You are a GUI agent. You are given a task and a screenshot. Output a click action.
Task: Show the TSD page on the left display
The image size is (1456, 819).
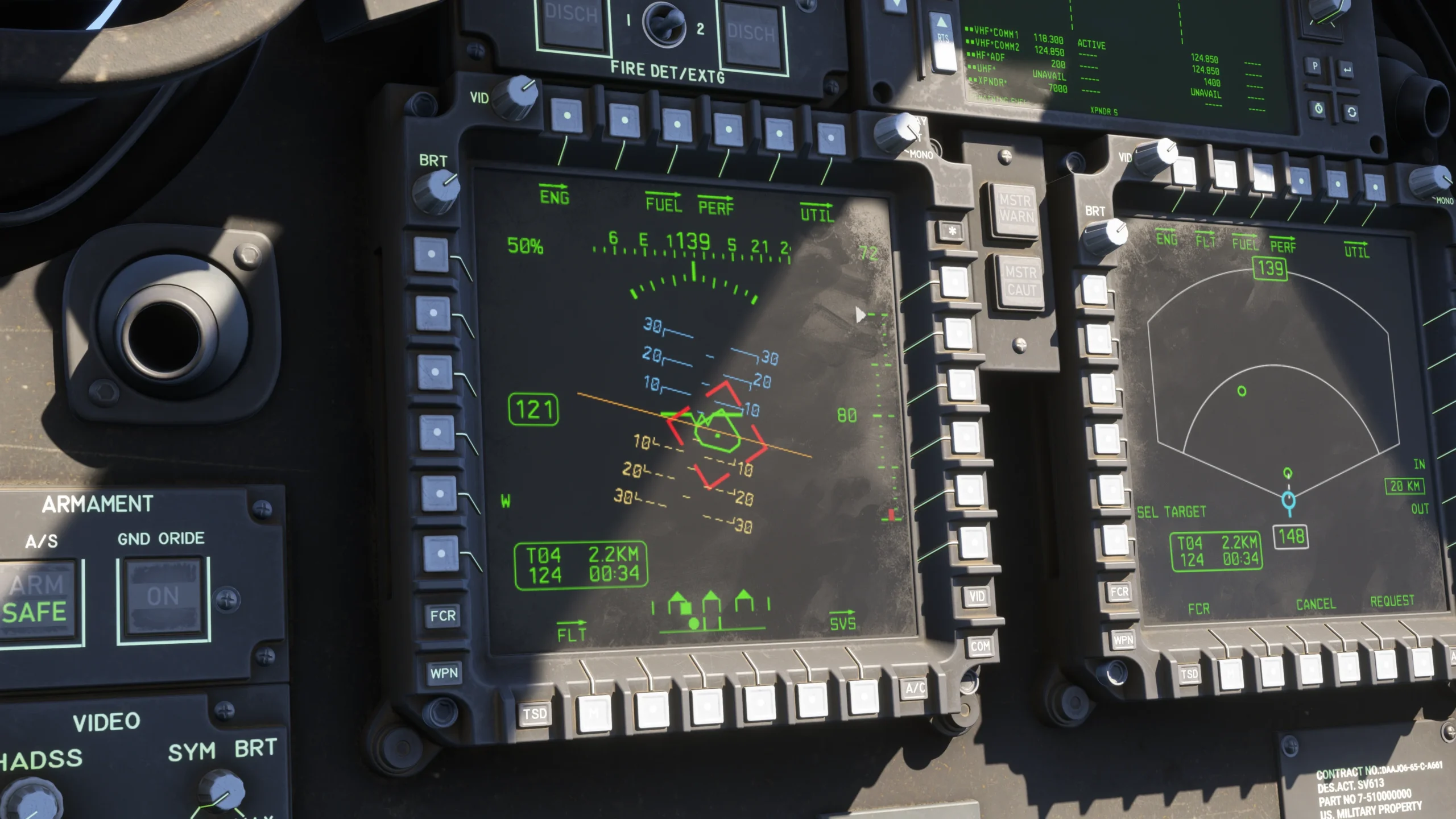coord(535,714)
